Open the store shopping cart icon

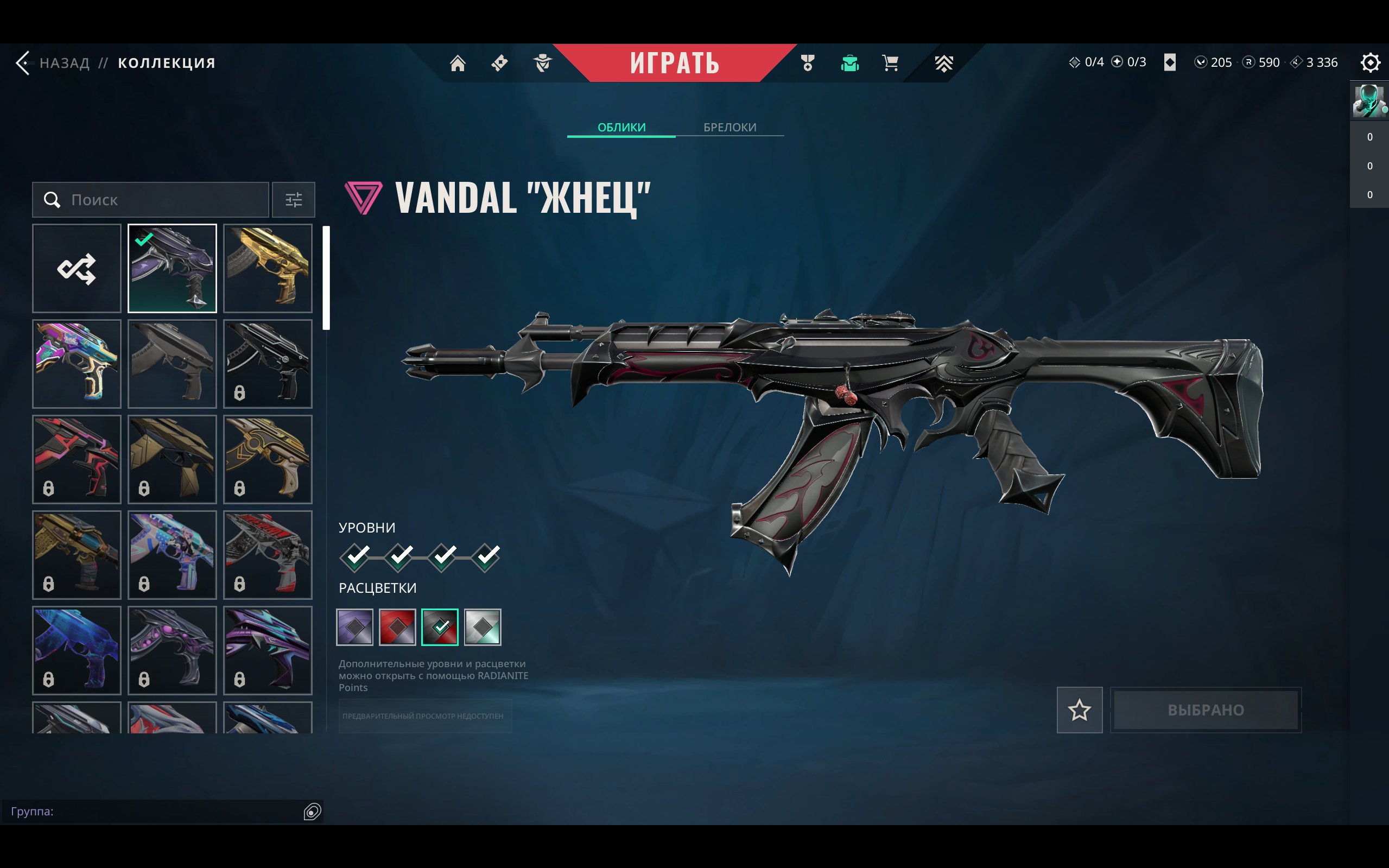point(890,62)
